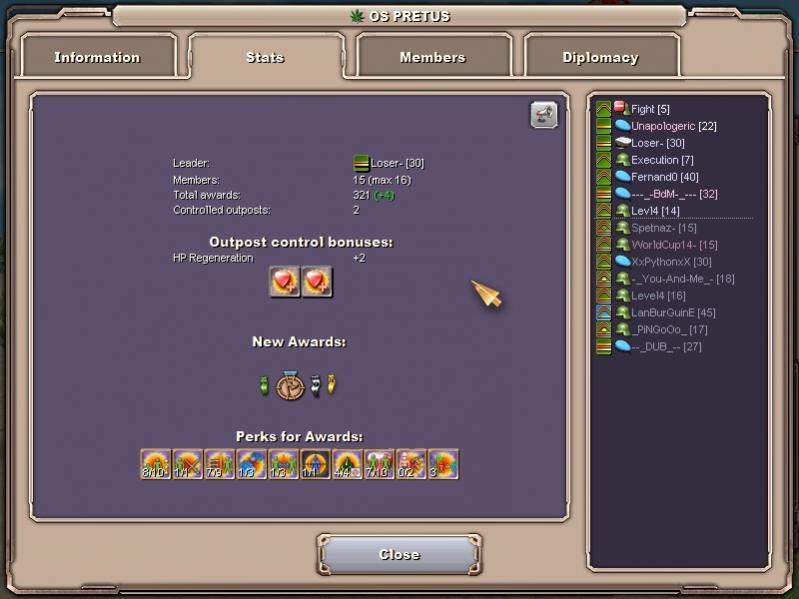Choose WorldCup14- [15] from the list
The height and width of the screenshot is (599, 799).
(x=674, y=245)
